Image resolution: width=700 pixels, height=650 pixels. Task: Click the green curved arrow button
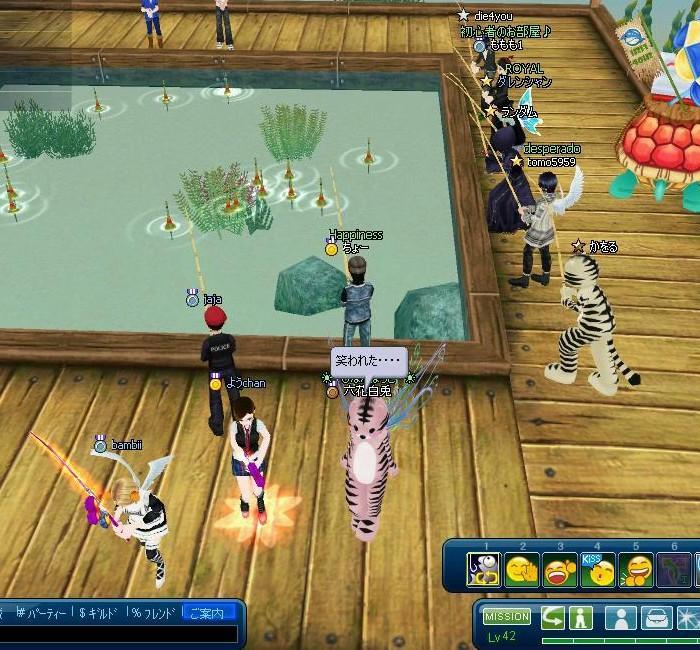click(x=553, y=618)
